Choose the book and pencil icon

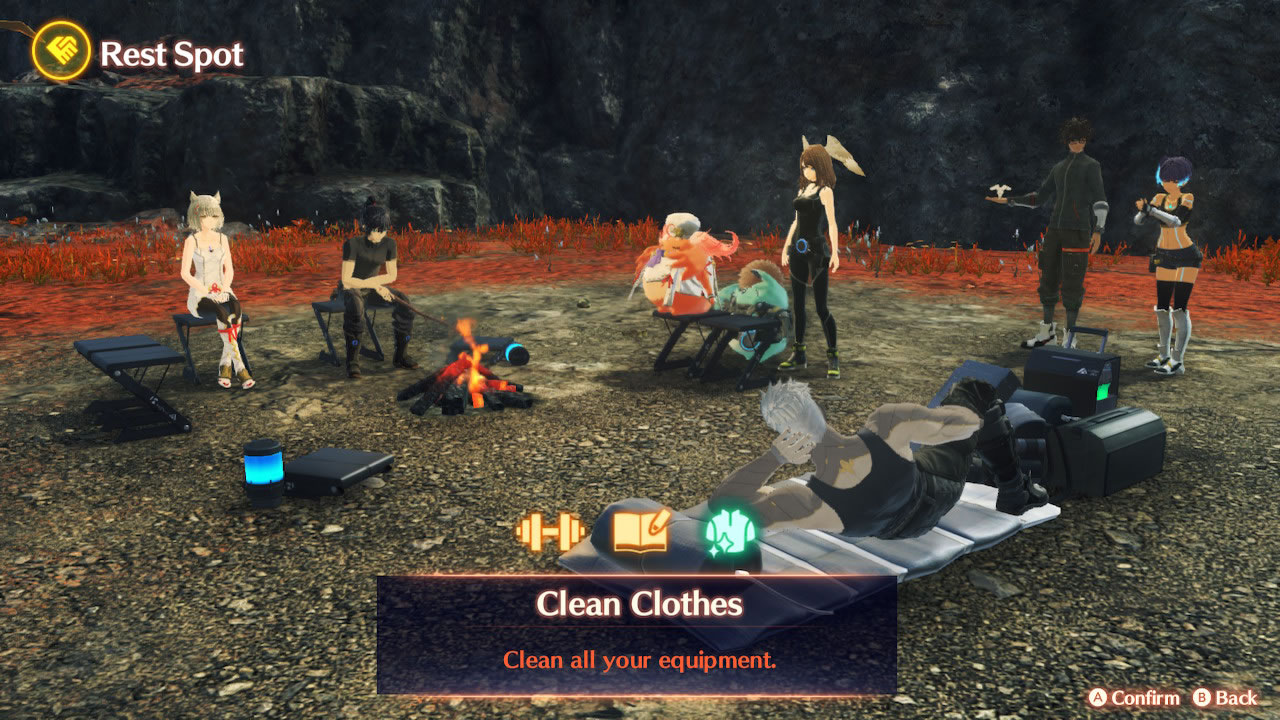[640, 530]
